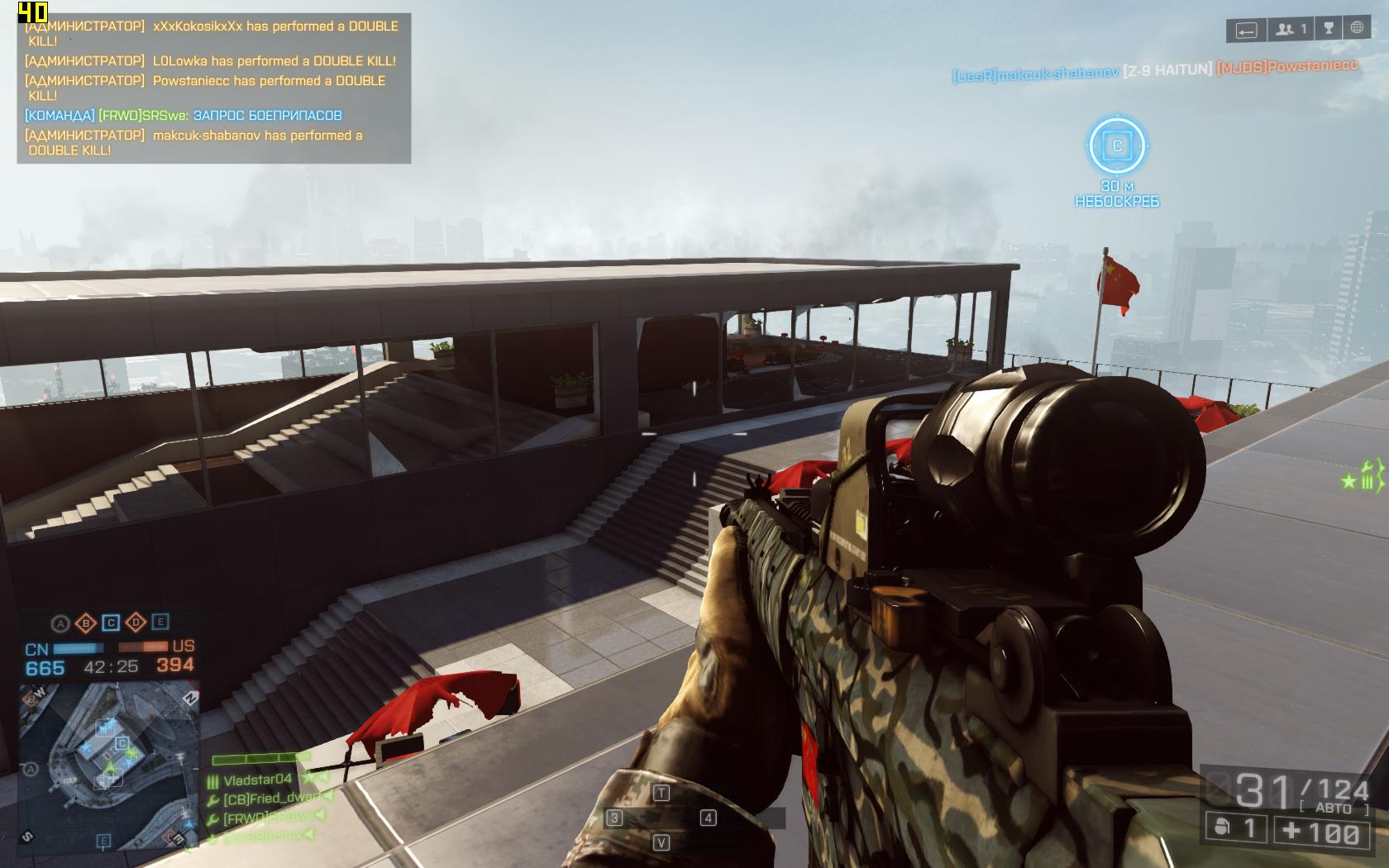Image resolution: width=1389 pixels, height=868 pixels.
Task: Select flag E in the objective bar
Action: pos(160,622)
